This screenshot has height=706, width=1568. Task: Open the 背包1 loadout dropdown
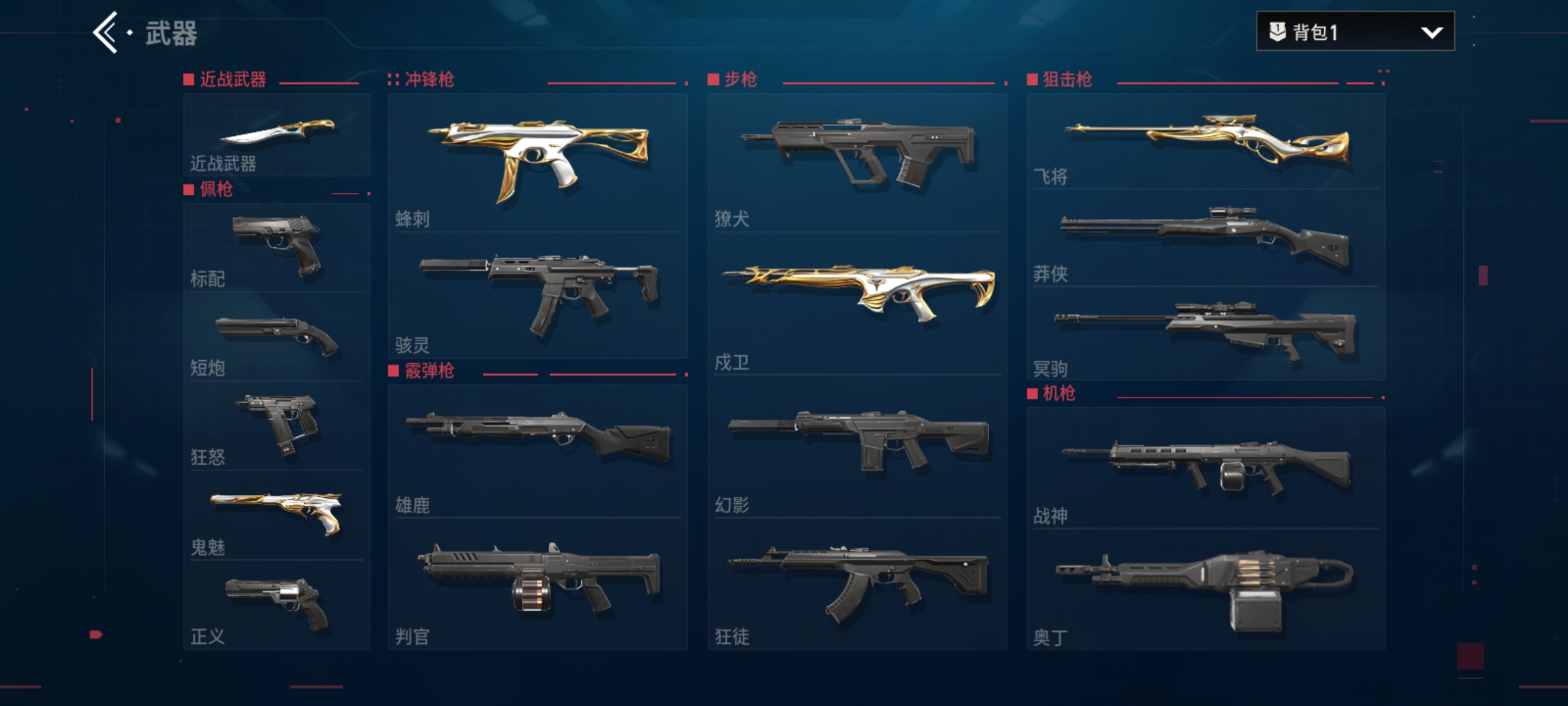pyautogui.click(x=1355, y=31)
